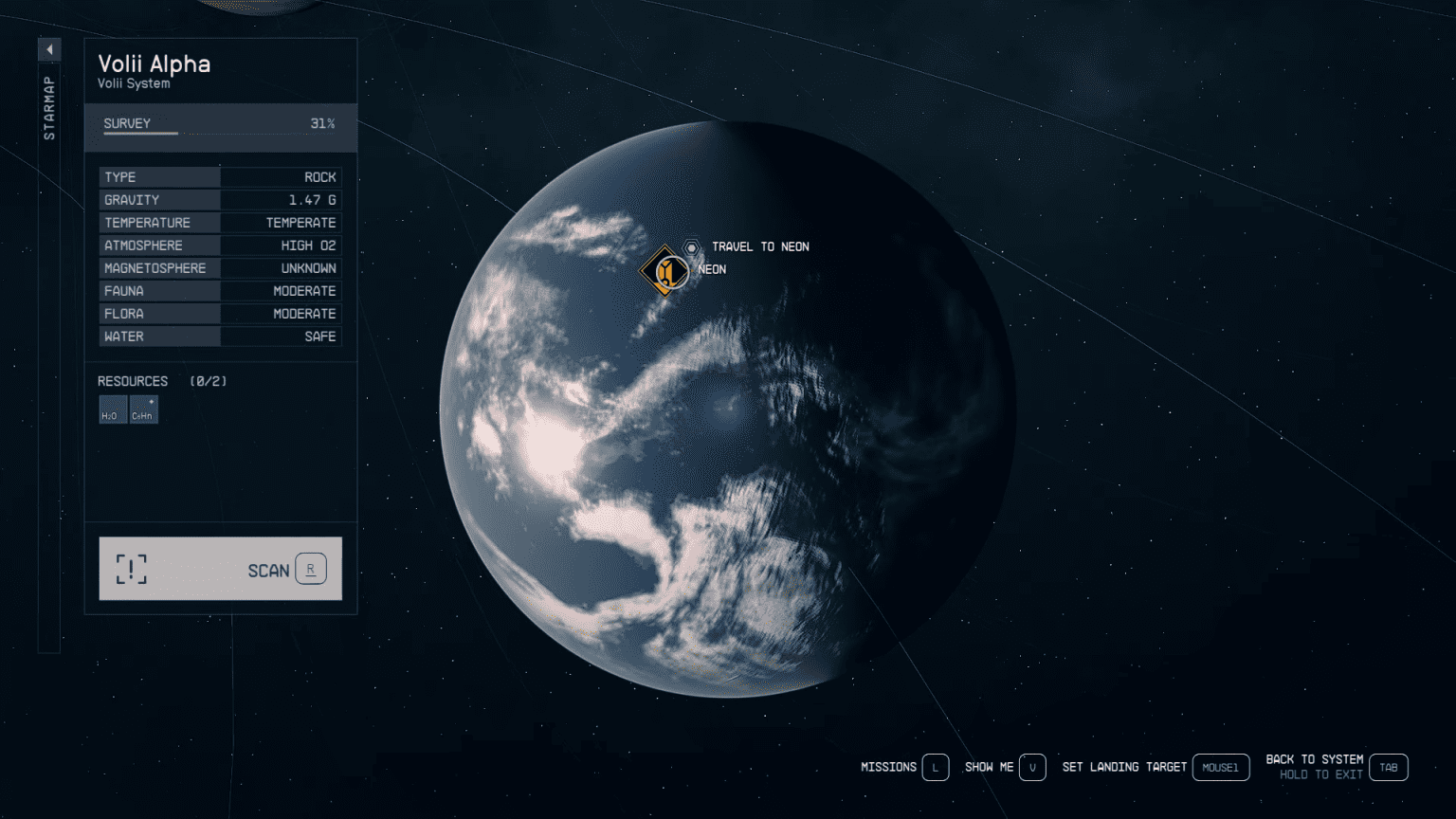Click the Neon city marker on the planet
This screenshot has height=819, width=1456.
(x=664, y=269)
